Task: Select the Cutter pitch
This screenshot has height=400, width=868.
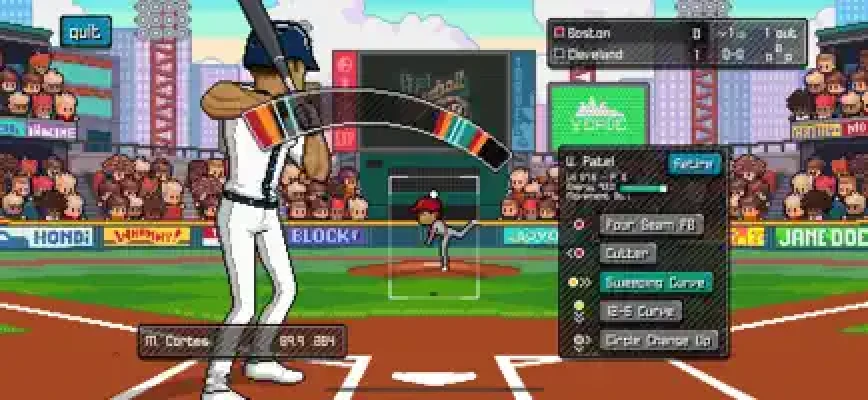Action: click(x=628, y=253)
